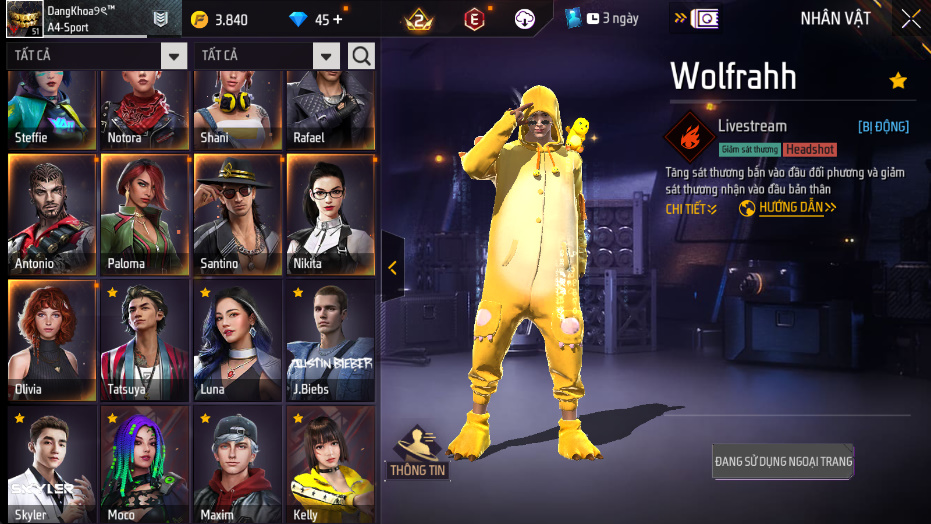Add diamonds with the plus button

(337, 20)
